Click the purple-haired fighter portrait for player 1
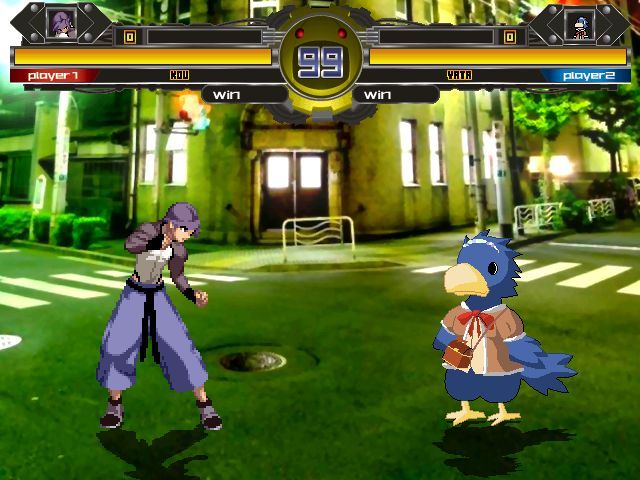This screenshot has width=640, height=480. pyautogui.click(x=61, y=23)
